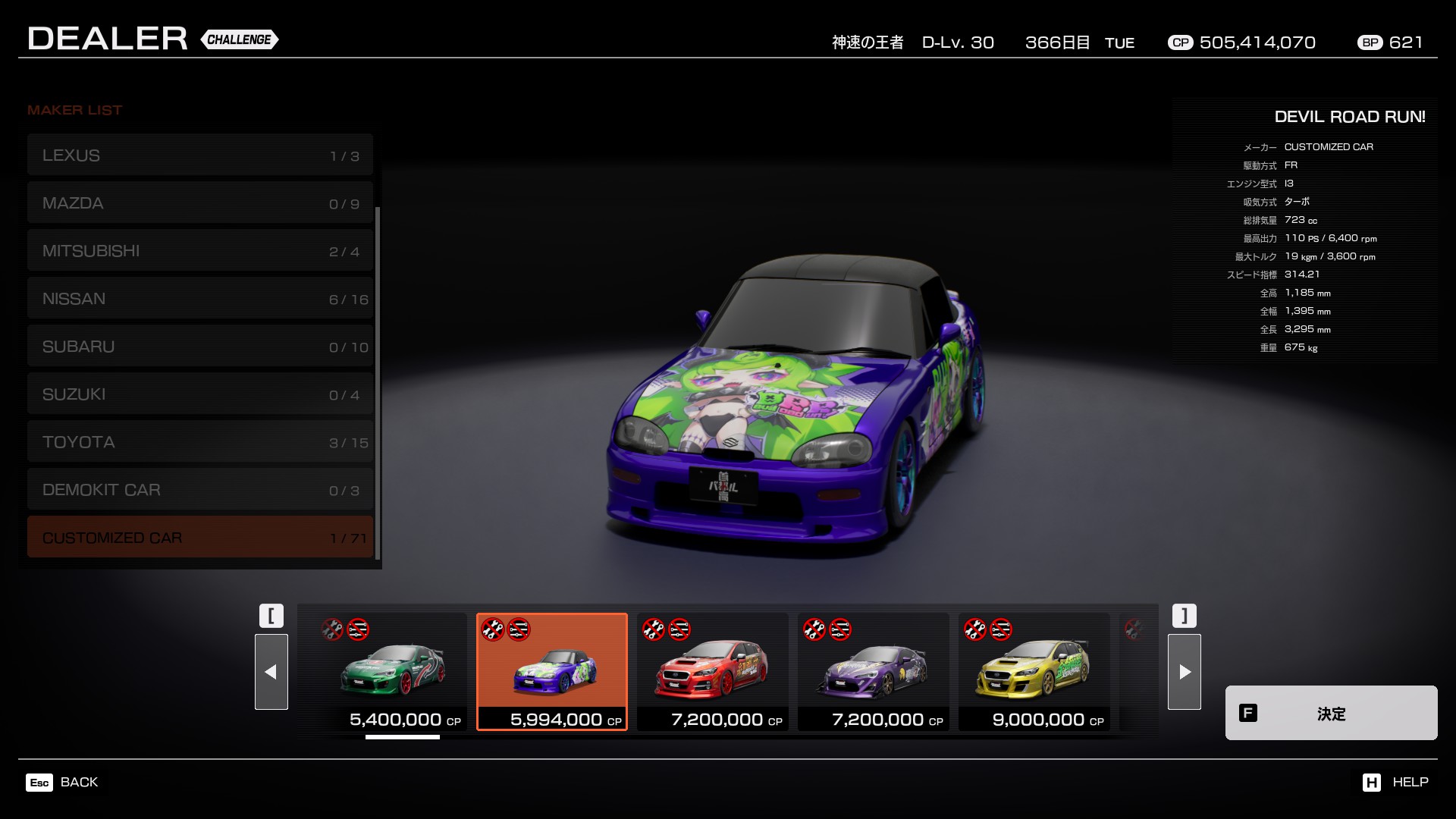Choose MAZDA in the maker list
The image size is (1456, 819).
point(199,203)
